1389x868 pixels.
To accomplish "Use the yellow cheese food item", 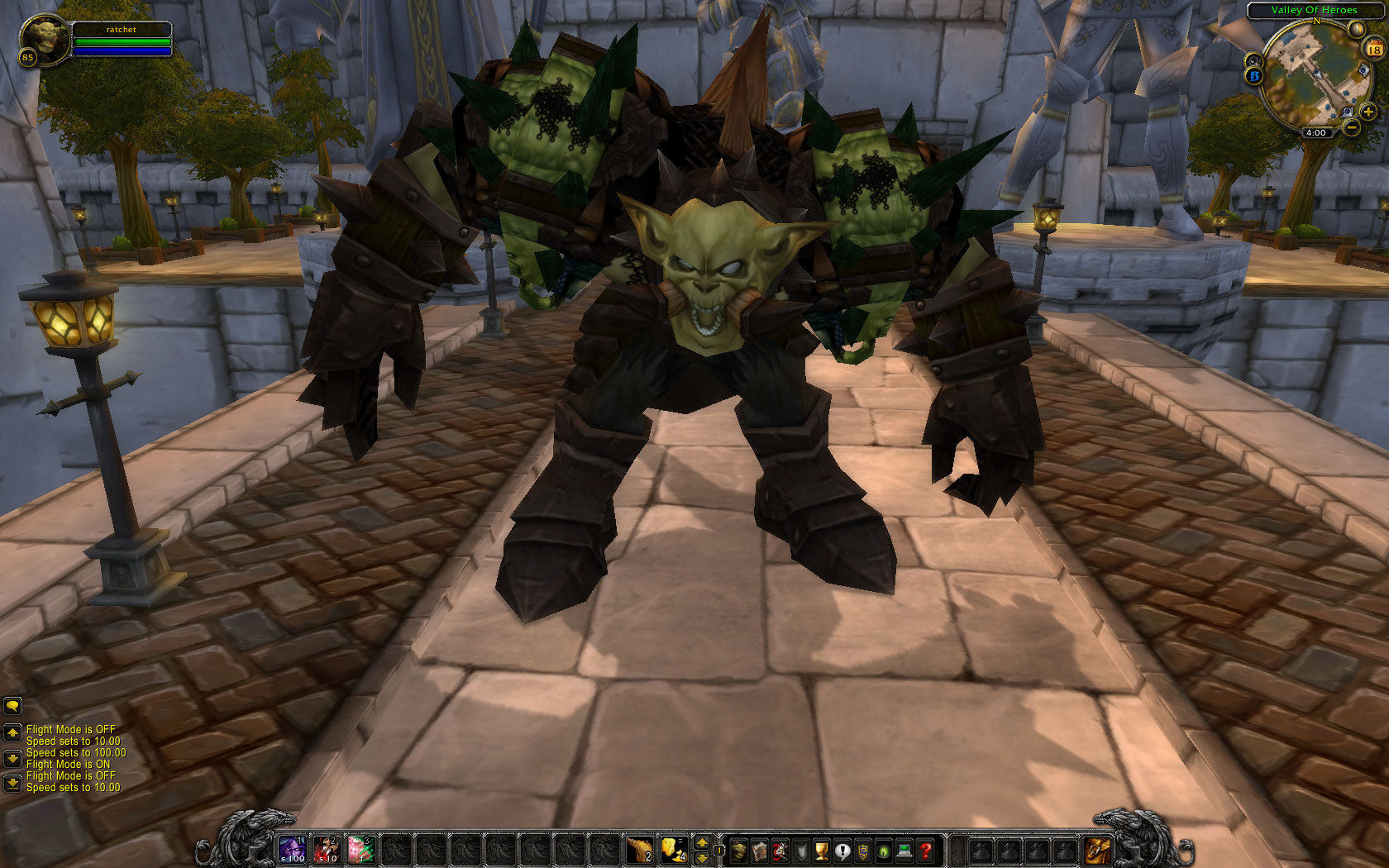I will click(x=673, y=850).
